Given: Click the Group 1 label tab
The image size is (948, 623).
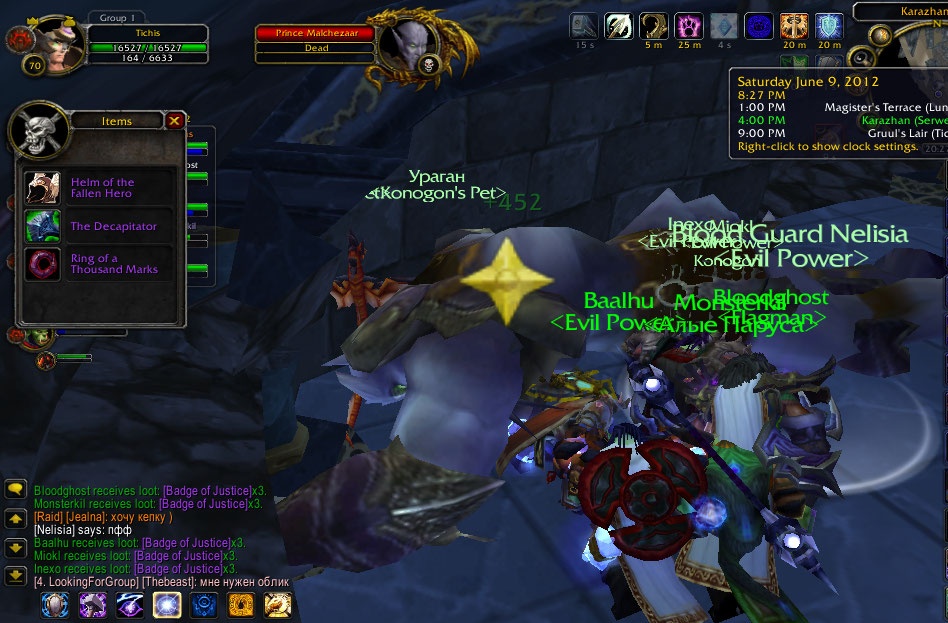Looking at the screenshot, I should click(x=118, y=17).
